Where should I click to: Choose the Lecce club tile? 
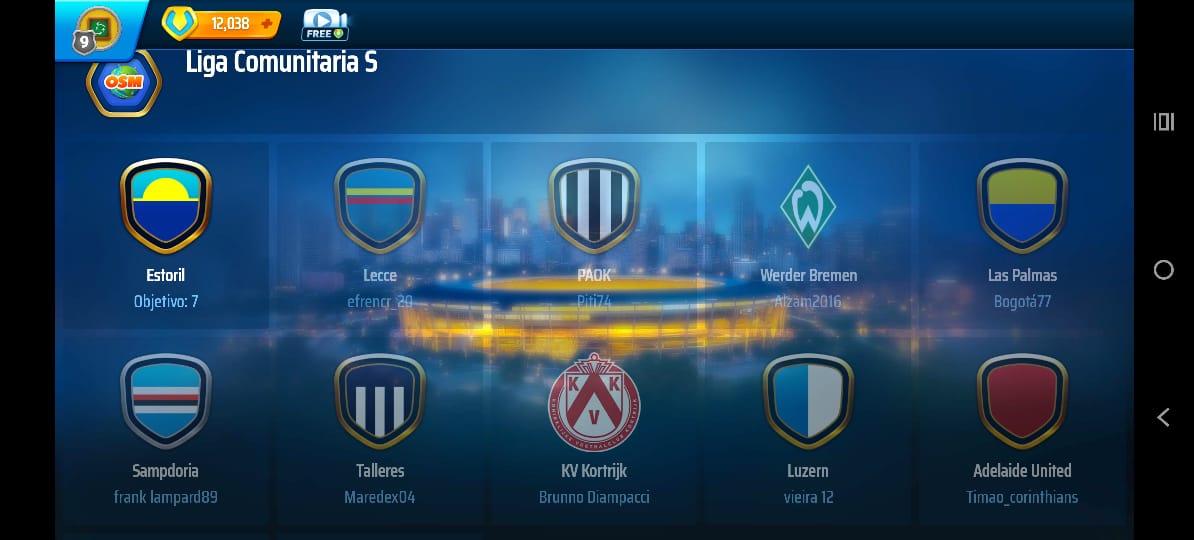(380, 234)
